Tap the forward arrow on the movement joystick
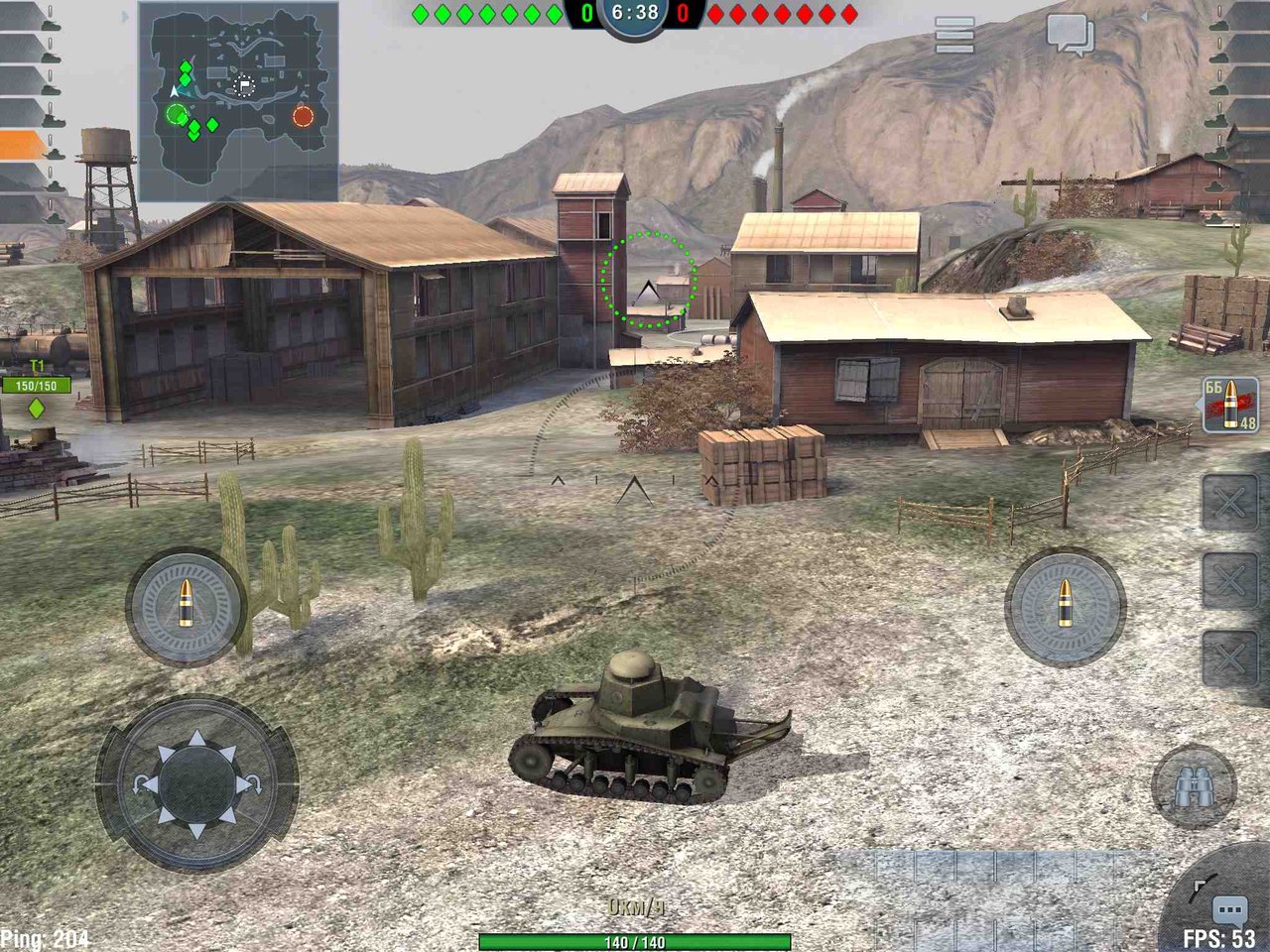 196,739
